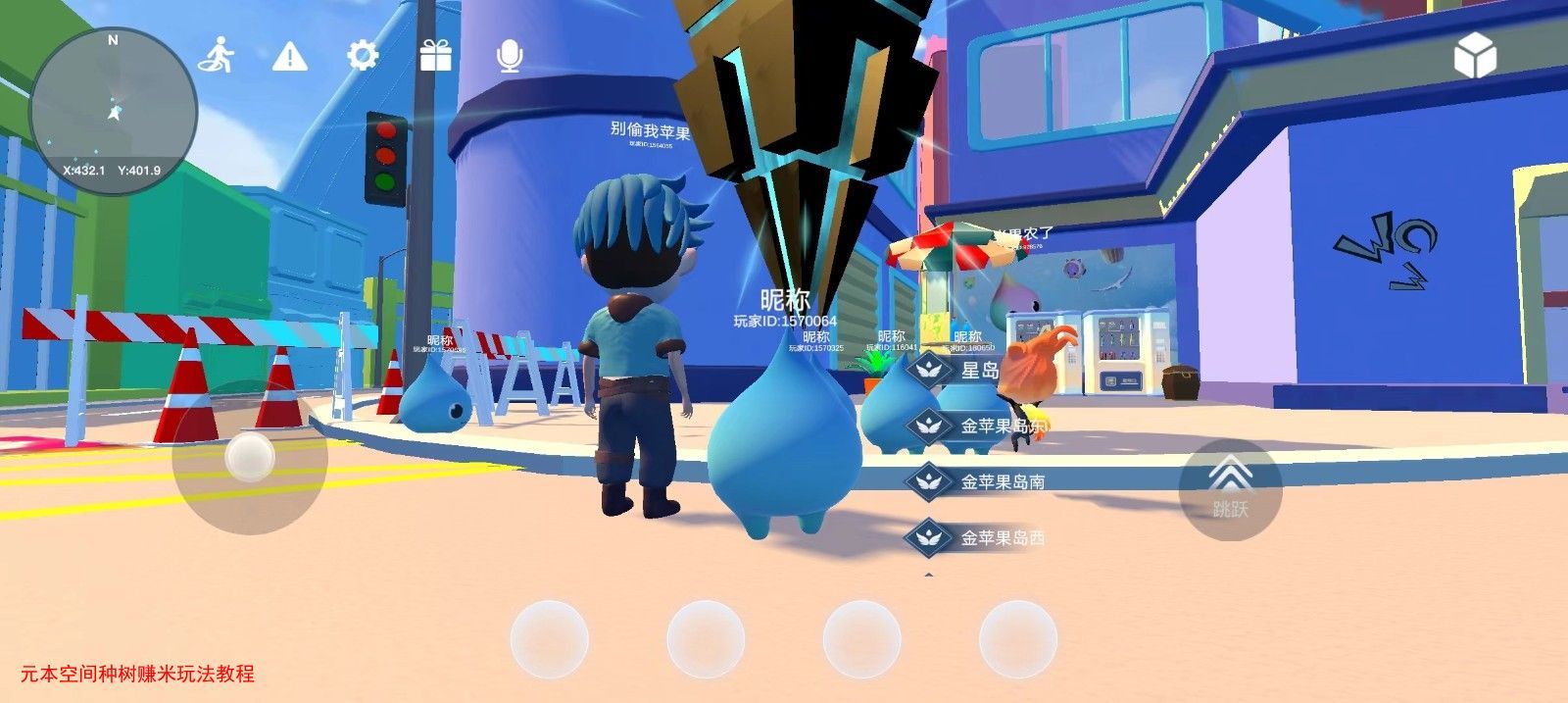Screen dimensions: 1568x703
Task: Open the circular minimap
Action: [x=114, y=111]
